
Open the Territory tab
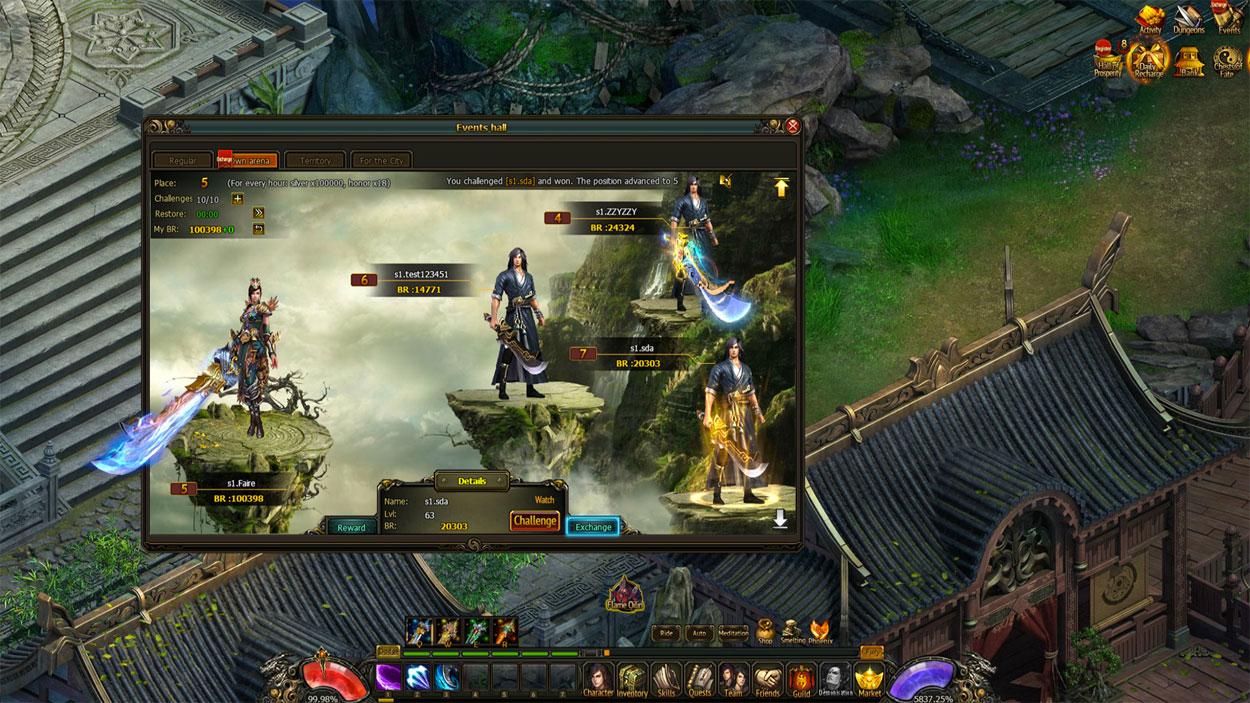[315, 160]
